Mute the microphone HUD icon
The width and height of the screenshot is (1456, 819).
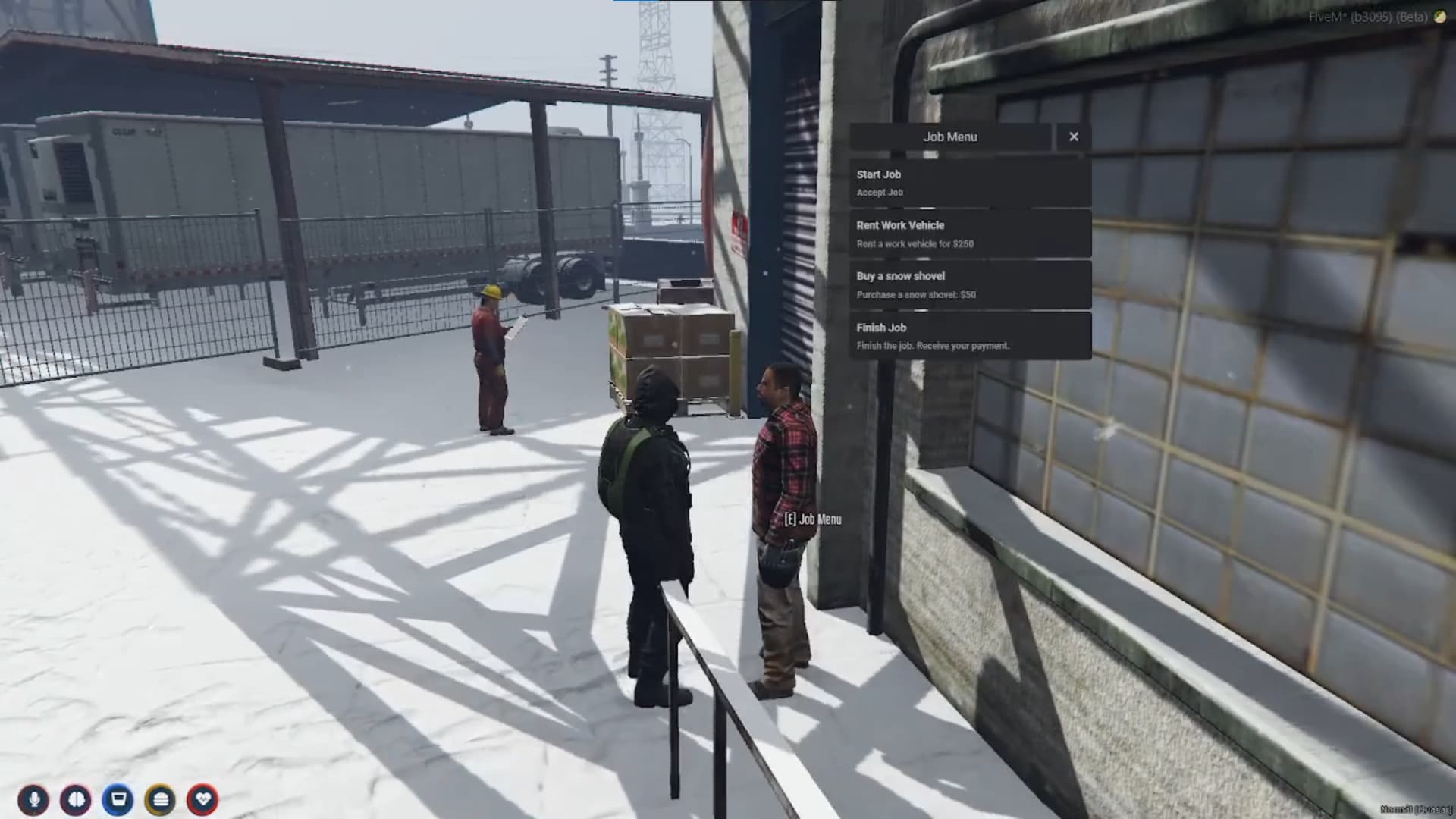(x=33, y=798)
